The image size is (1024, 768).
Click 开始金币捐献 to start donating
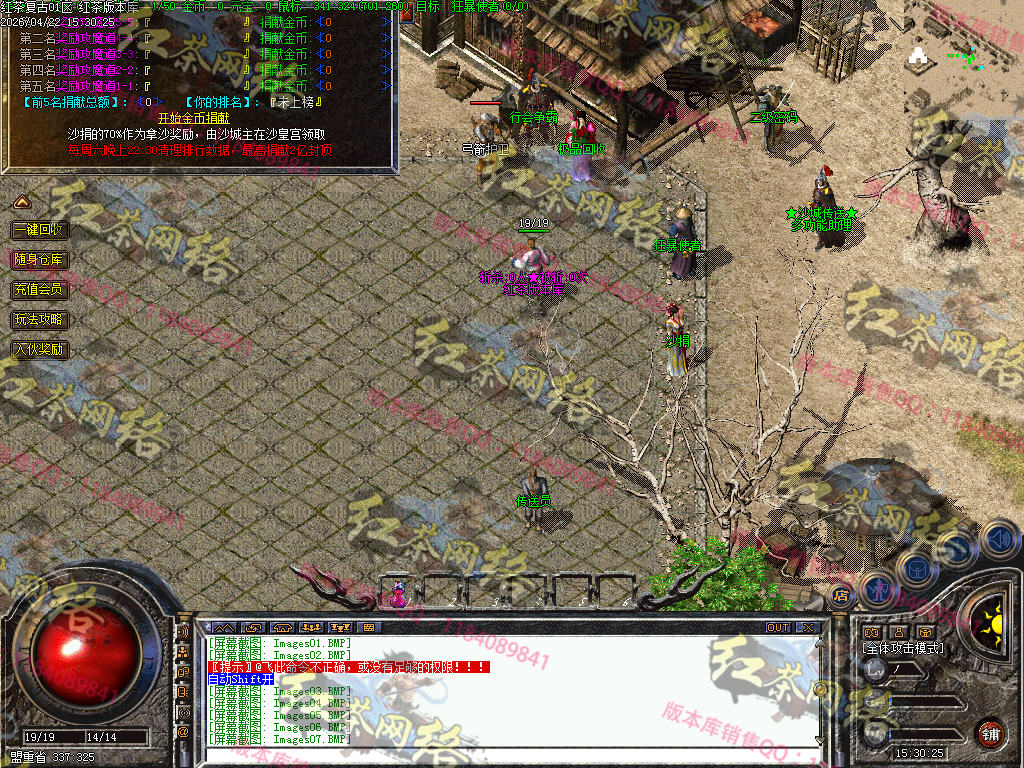click(198, 117)
